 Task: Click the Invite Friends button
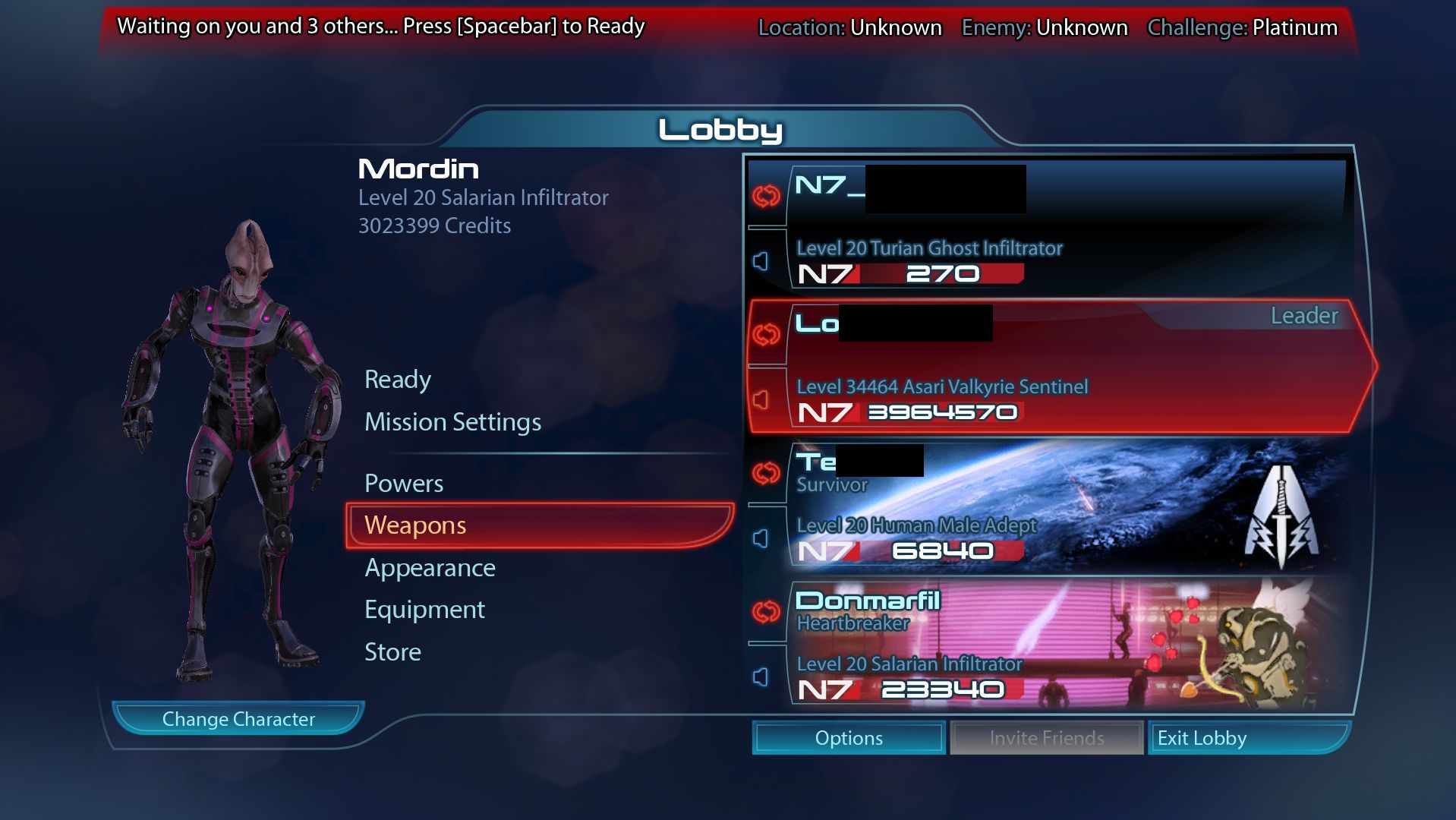point(1047,738)
